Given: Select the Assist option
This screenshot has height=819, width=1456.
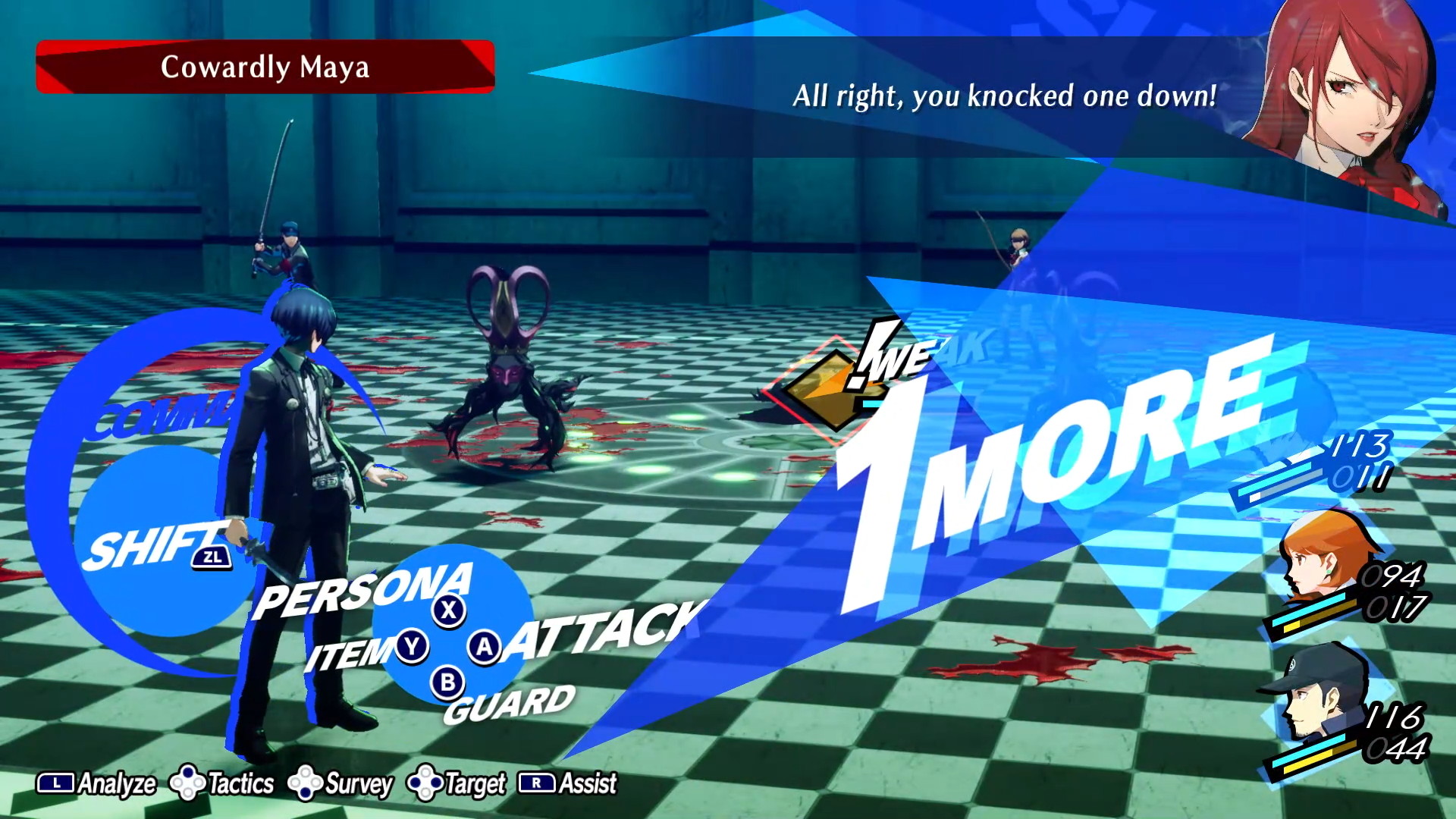Looking at the screenshot, I should (x=568, y=783).
